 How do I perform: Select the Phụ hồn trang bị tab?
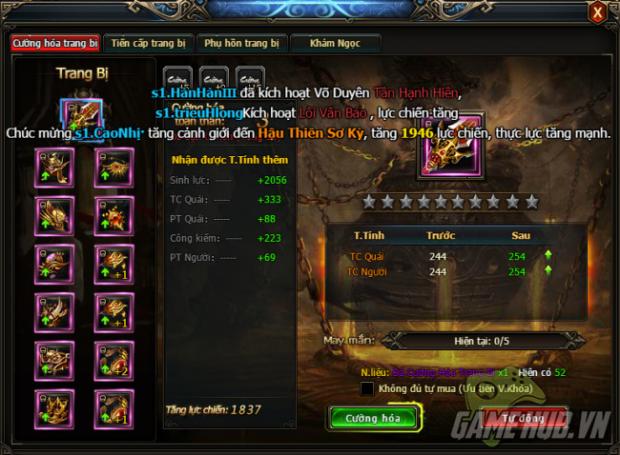(241, 44)
